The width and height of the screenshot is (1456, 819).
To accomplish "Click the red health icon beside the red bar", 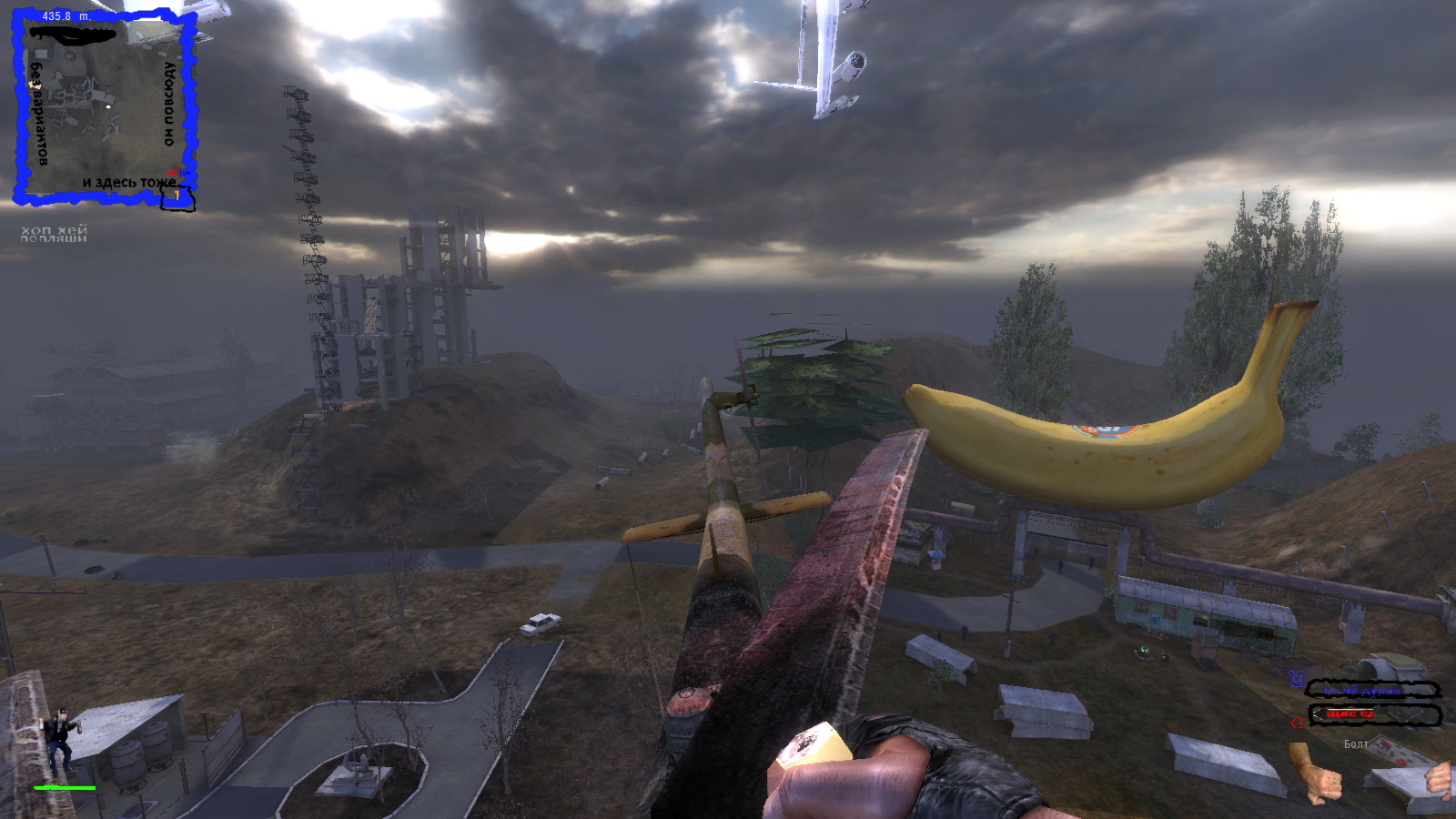I will (x=1296, y=723).
